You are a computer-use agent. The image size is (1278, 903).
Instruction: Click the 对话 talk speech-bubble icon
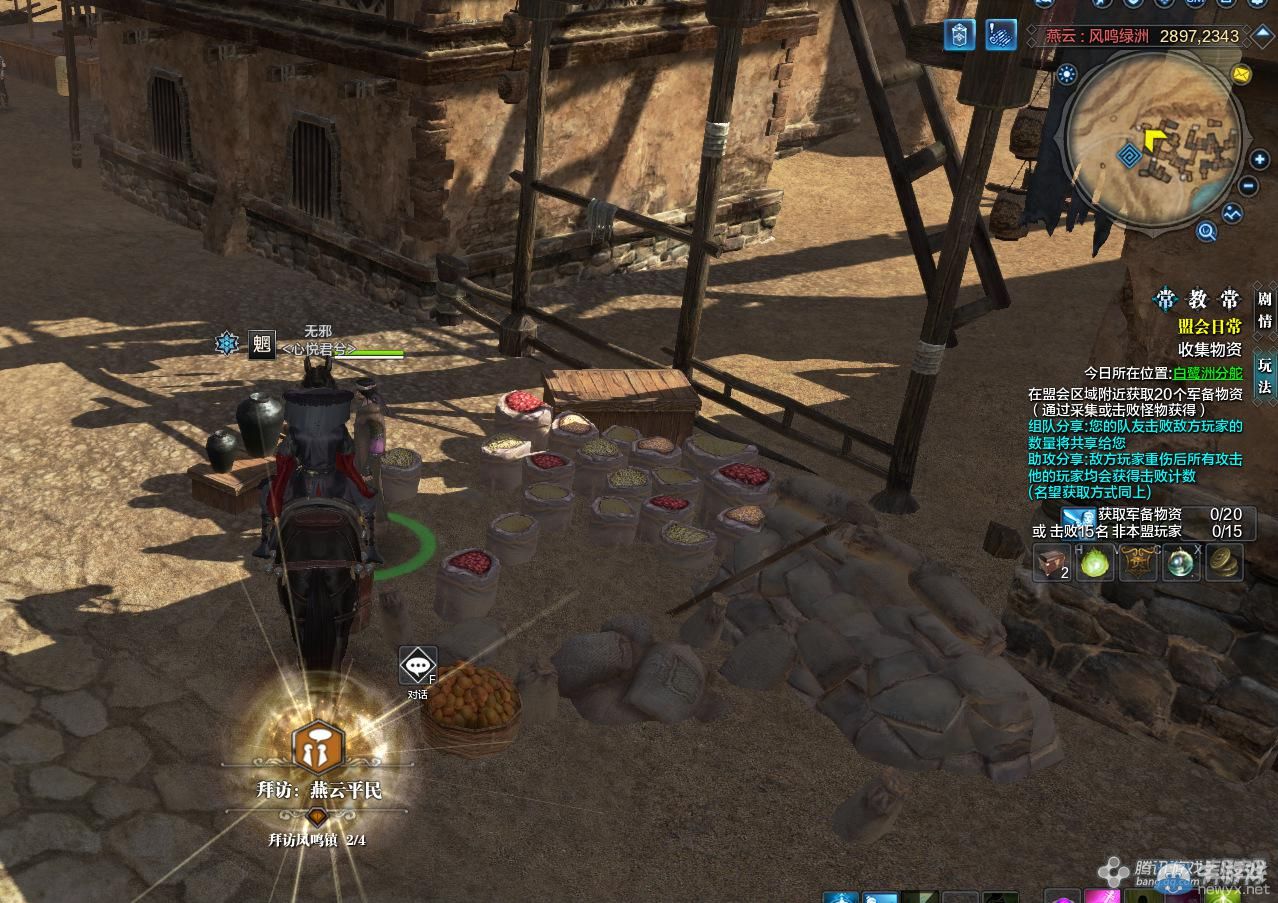[418, 665]
